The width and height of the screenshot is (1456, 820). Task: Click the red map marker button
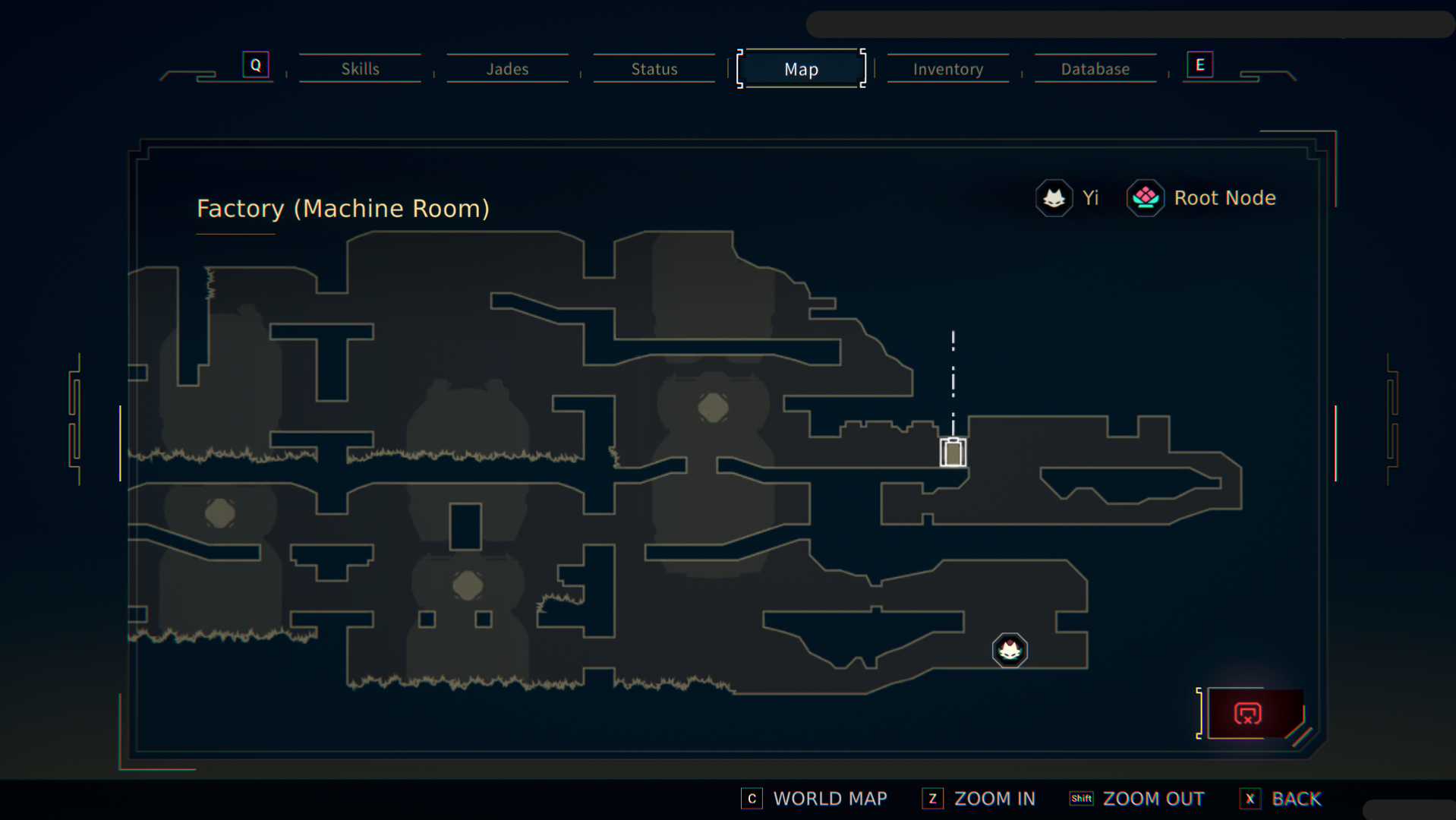pyautogui.click(x=1248, y=714)
